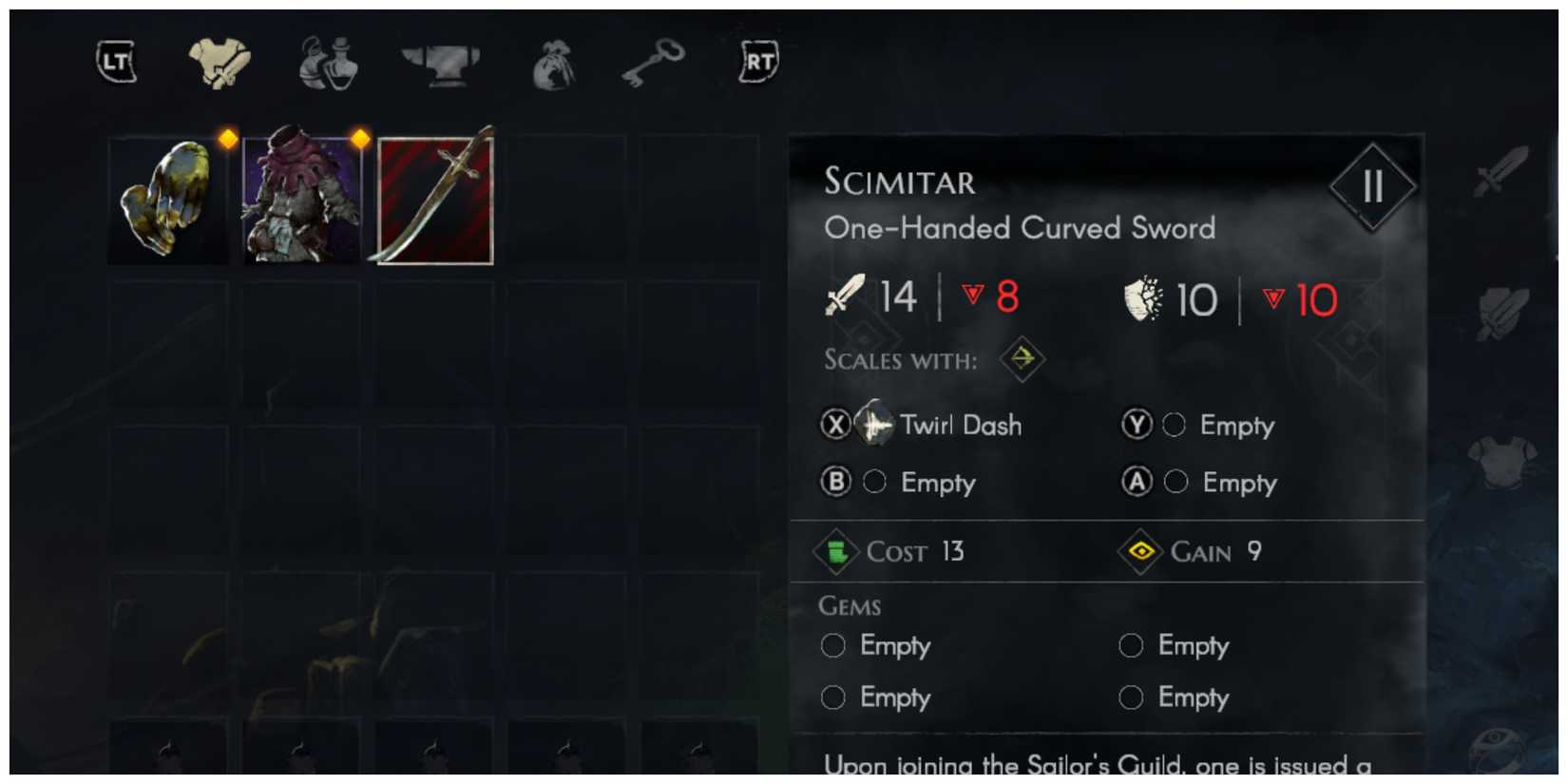1568x784 pixels.
Task: Click the equipped gauntlet item in inventory
Action: (x=168, y=199)
